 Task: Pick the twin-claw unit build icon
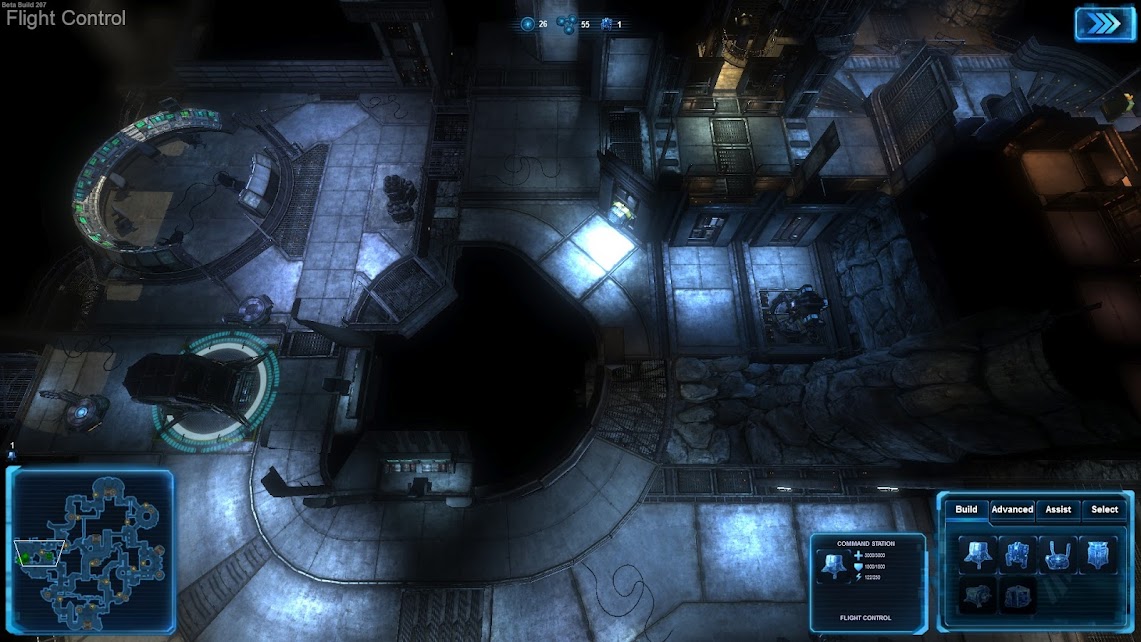point(1057,554)
